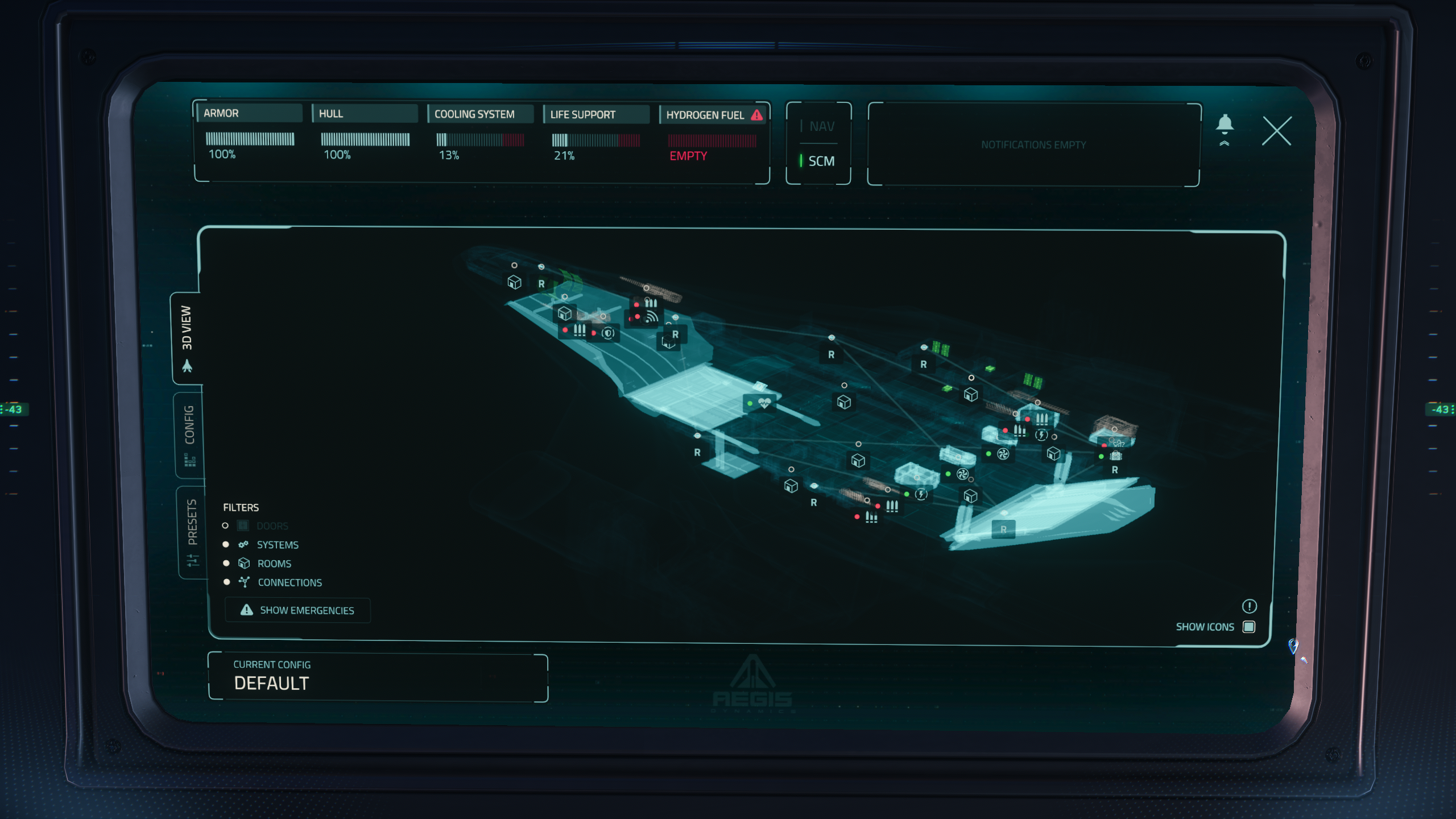Open the PRESETS tab
1456x819 pixels.
pyautogui.click(x=192, y=531)
